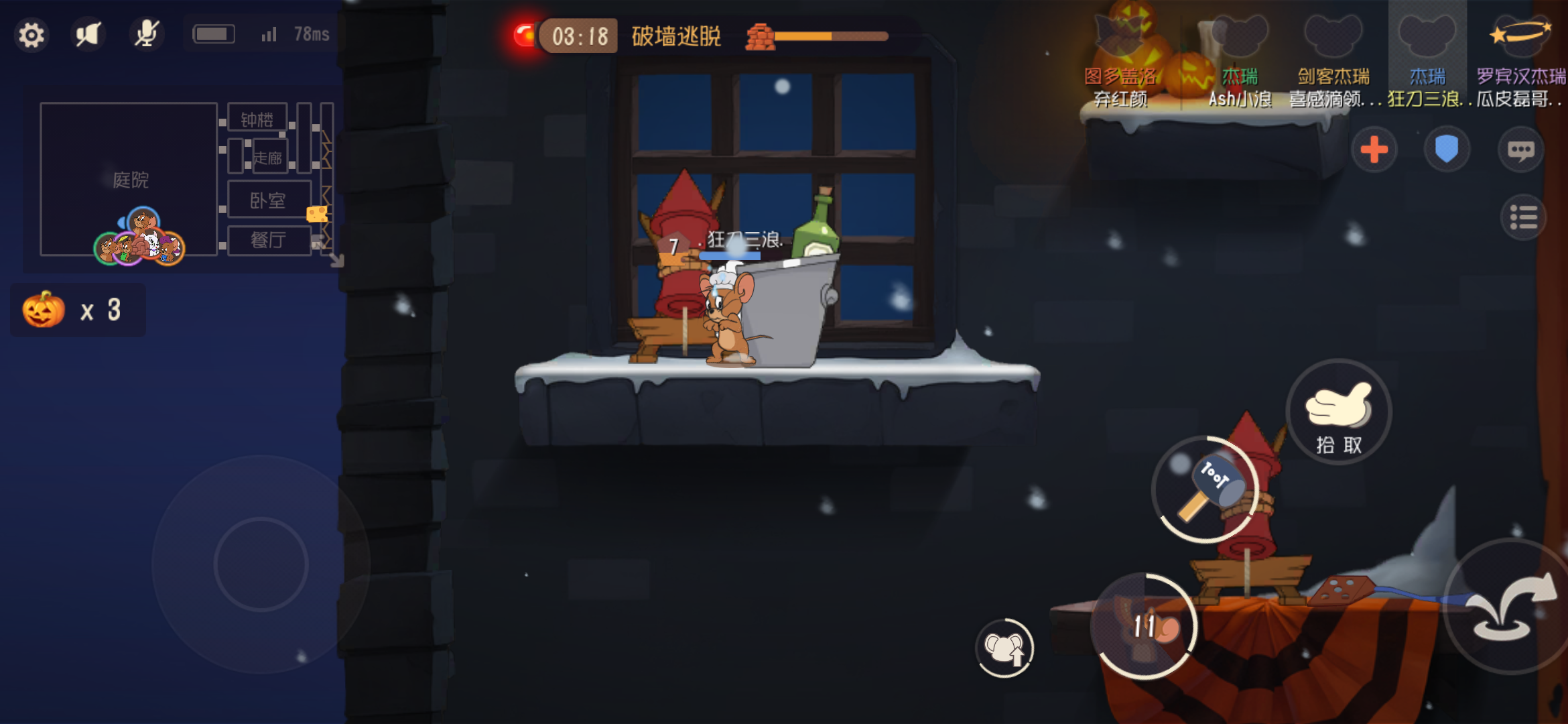1568x724 pixels.
Task: Open the game settings gear
Action: 31,34
